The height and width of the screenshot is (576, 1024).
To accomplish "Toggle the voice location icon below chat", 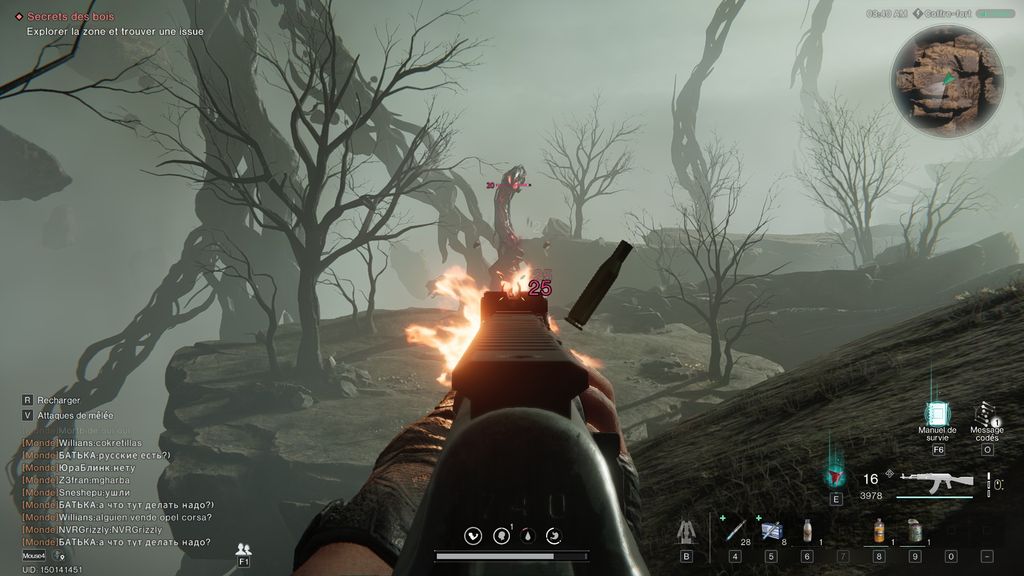I will [58, 556].
